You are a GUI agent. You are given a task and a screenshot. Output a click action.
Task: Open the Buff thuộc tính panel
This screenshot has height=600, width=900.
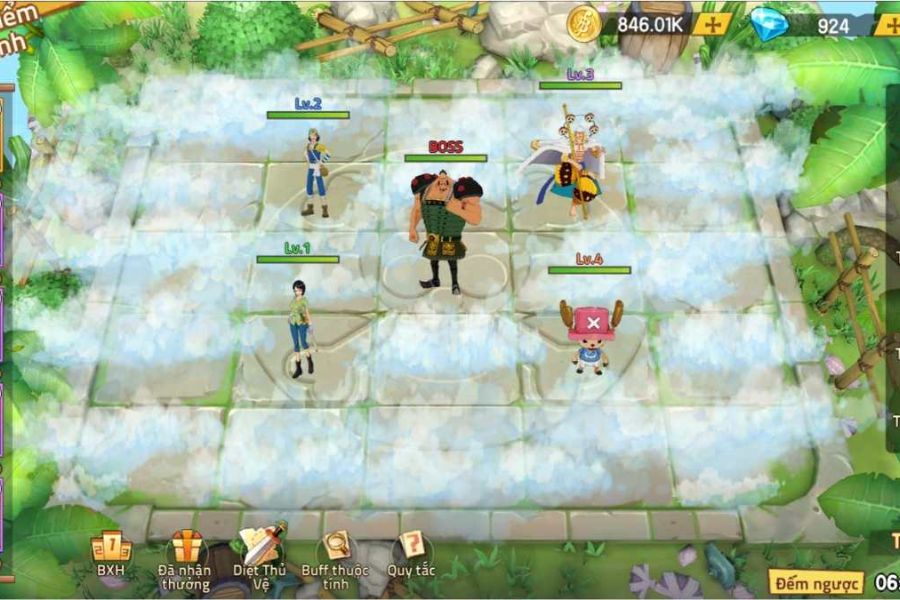coord(336,553)
